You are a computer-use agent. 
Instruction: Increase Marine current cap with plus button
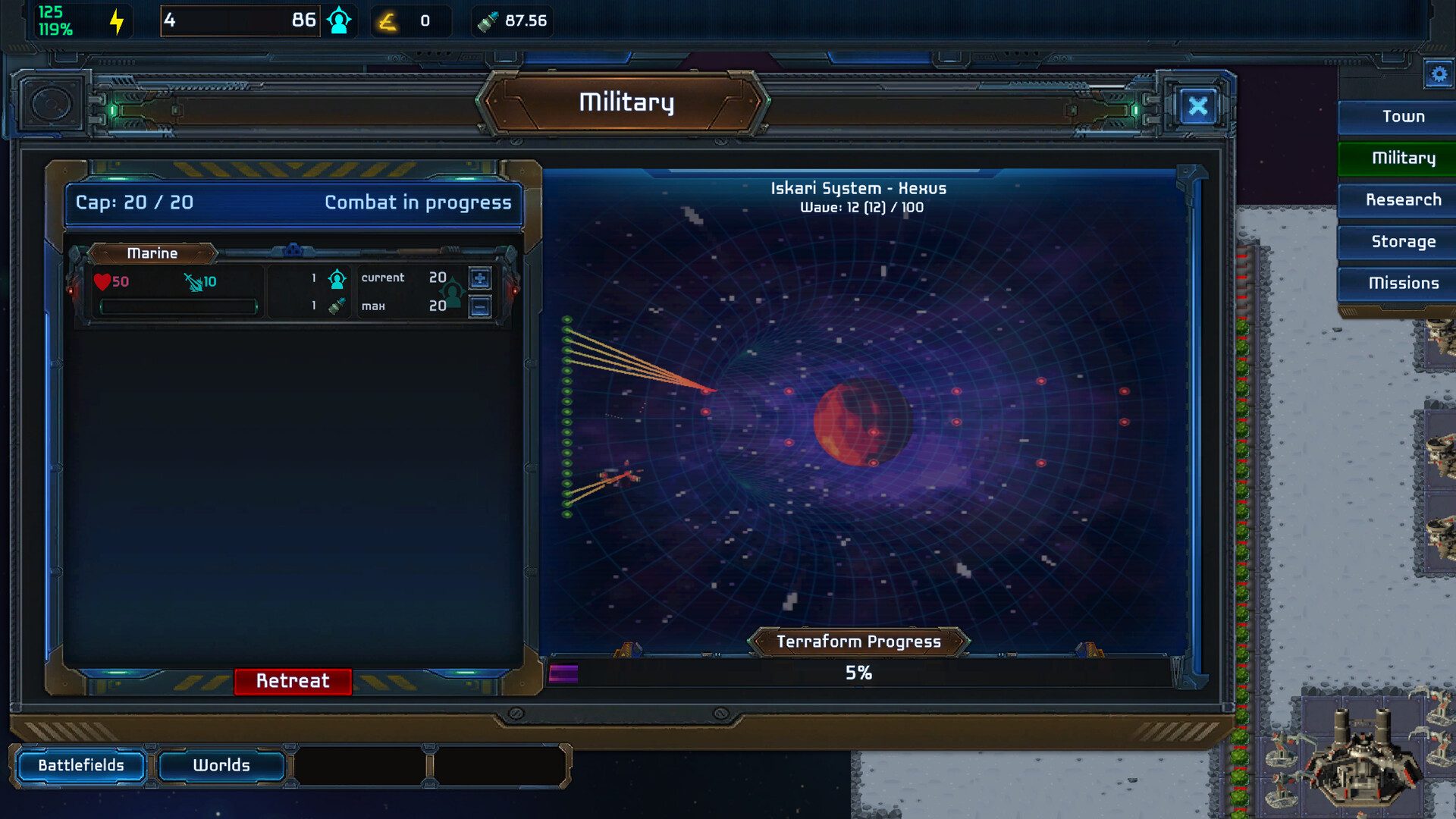coord(480,278)
